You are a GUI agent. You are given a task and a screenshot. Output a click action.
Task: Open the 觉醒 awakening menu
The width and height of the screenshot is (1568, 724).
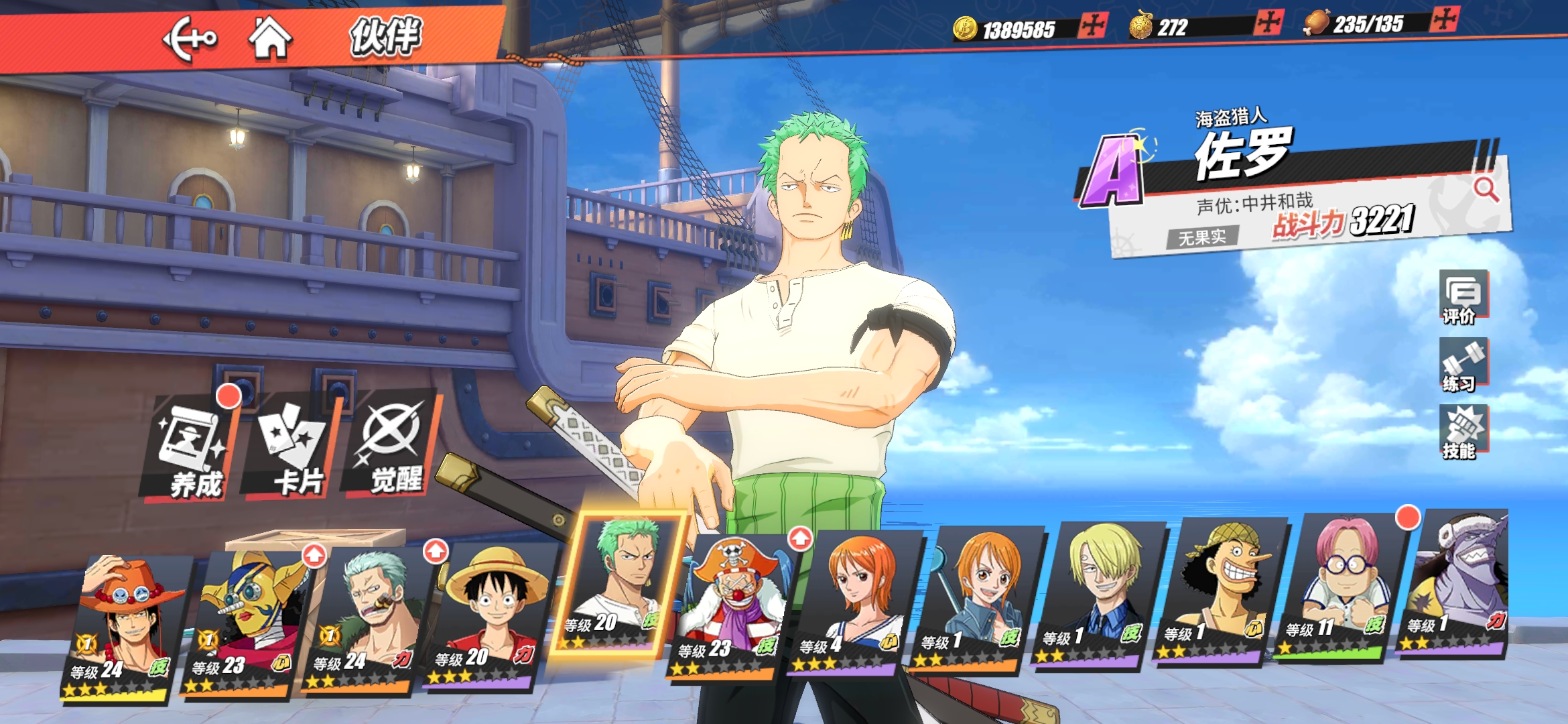click(x=392, y=446)
